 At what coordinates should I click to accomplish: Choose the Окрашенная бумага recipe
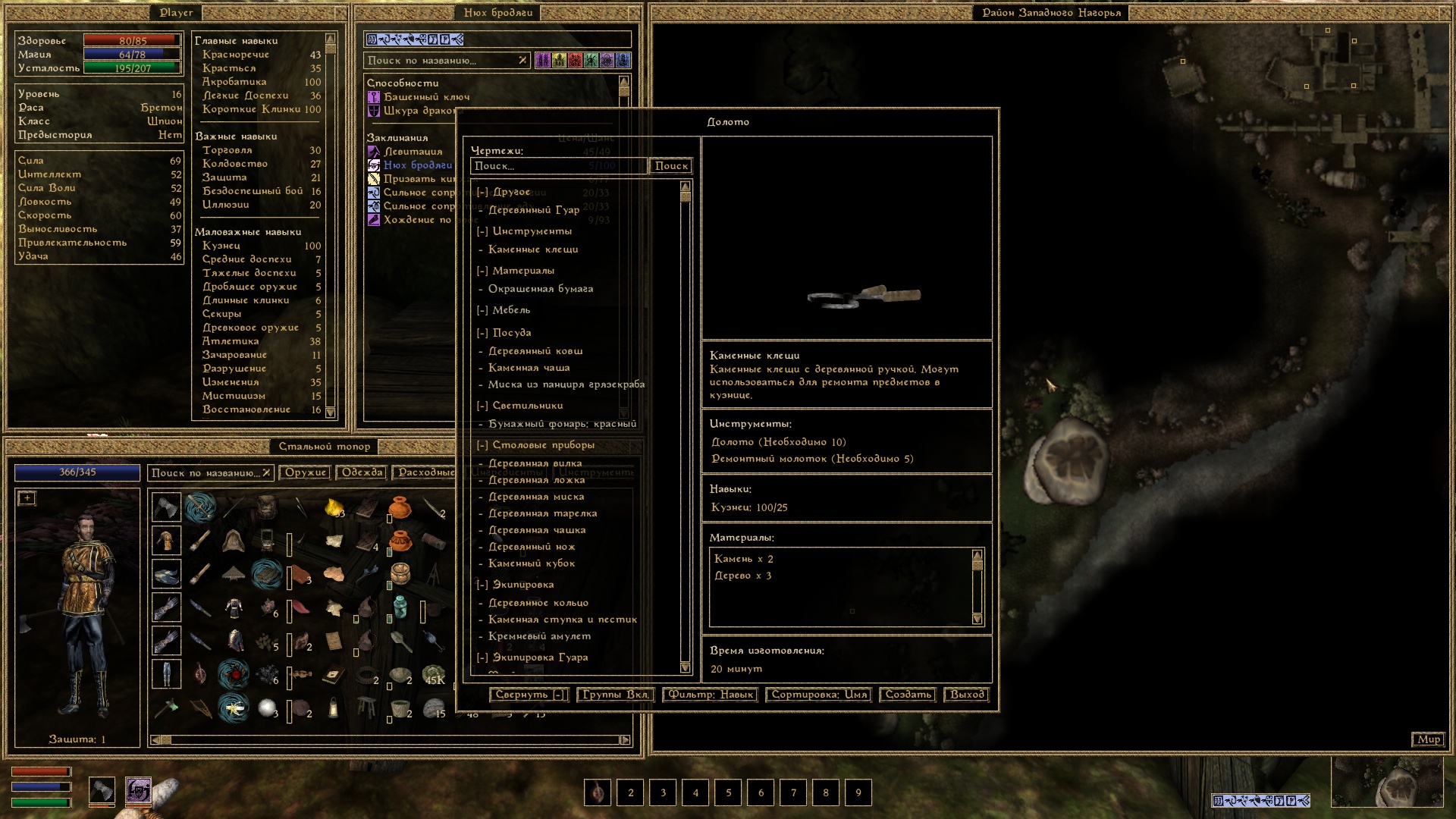(x=541, y=289)
